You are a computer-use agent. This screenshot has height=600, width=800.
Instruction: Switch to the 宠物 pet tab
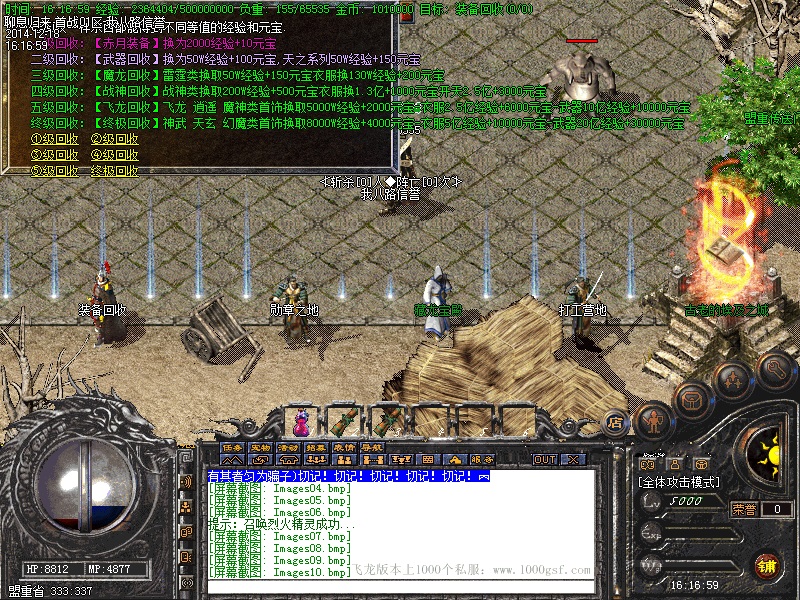pyautogui.click(x=260, y=447)
